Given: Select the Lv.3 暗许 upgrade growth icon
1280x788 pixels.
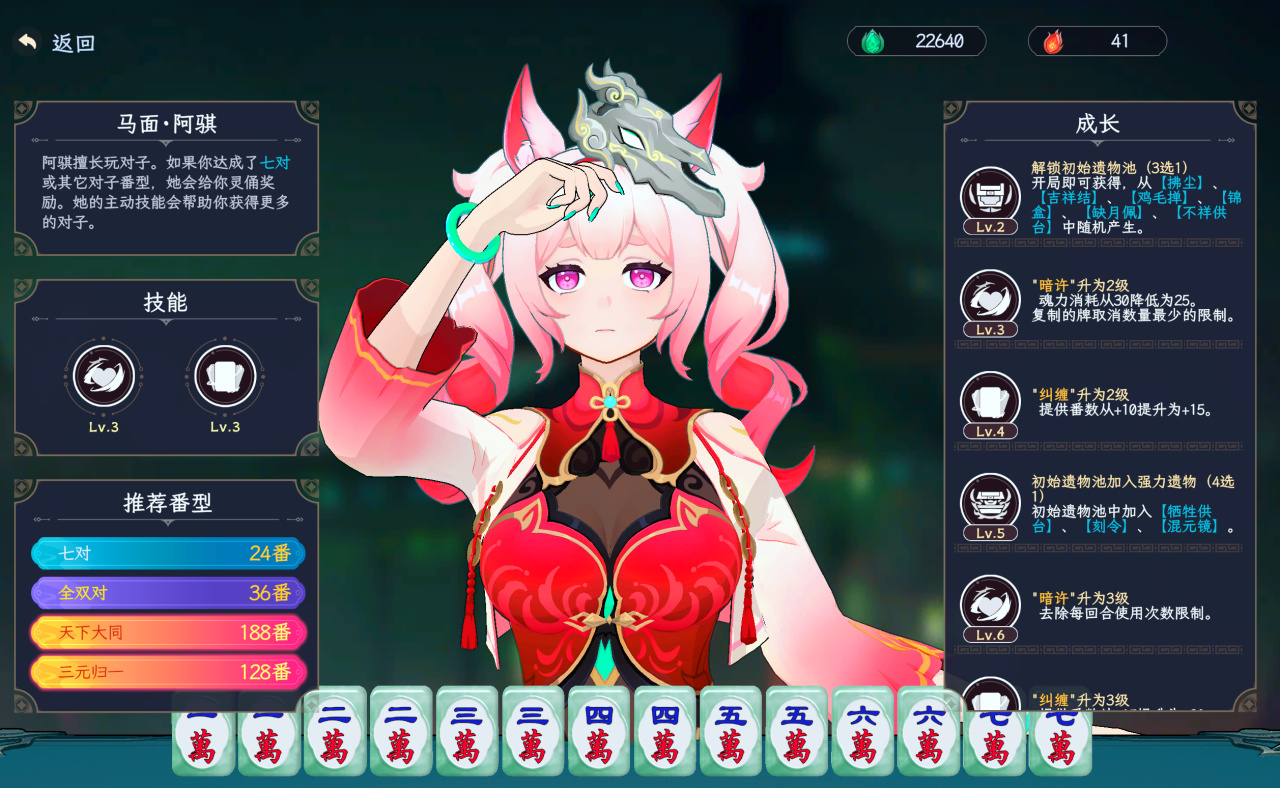Looking at the screenshot, I should click(x=990, y=298).
